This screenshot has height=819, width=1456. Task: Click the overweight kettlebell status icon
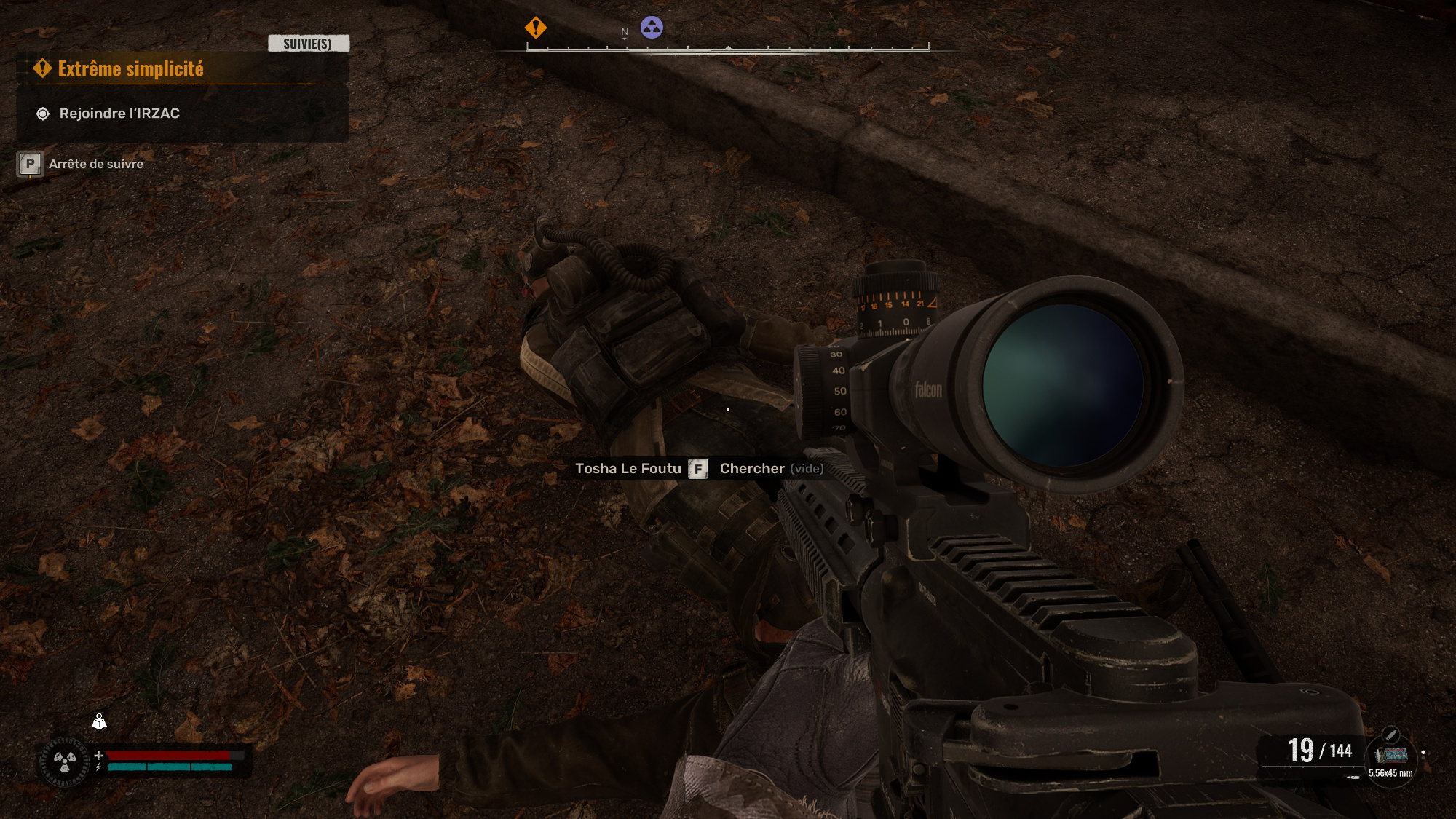point(99,721)
